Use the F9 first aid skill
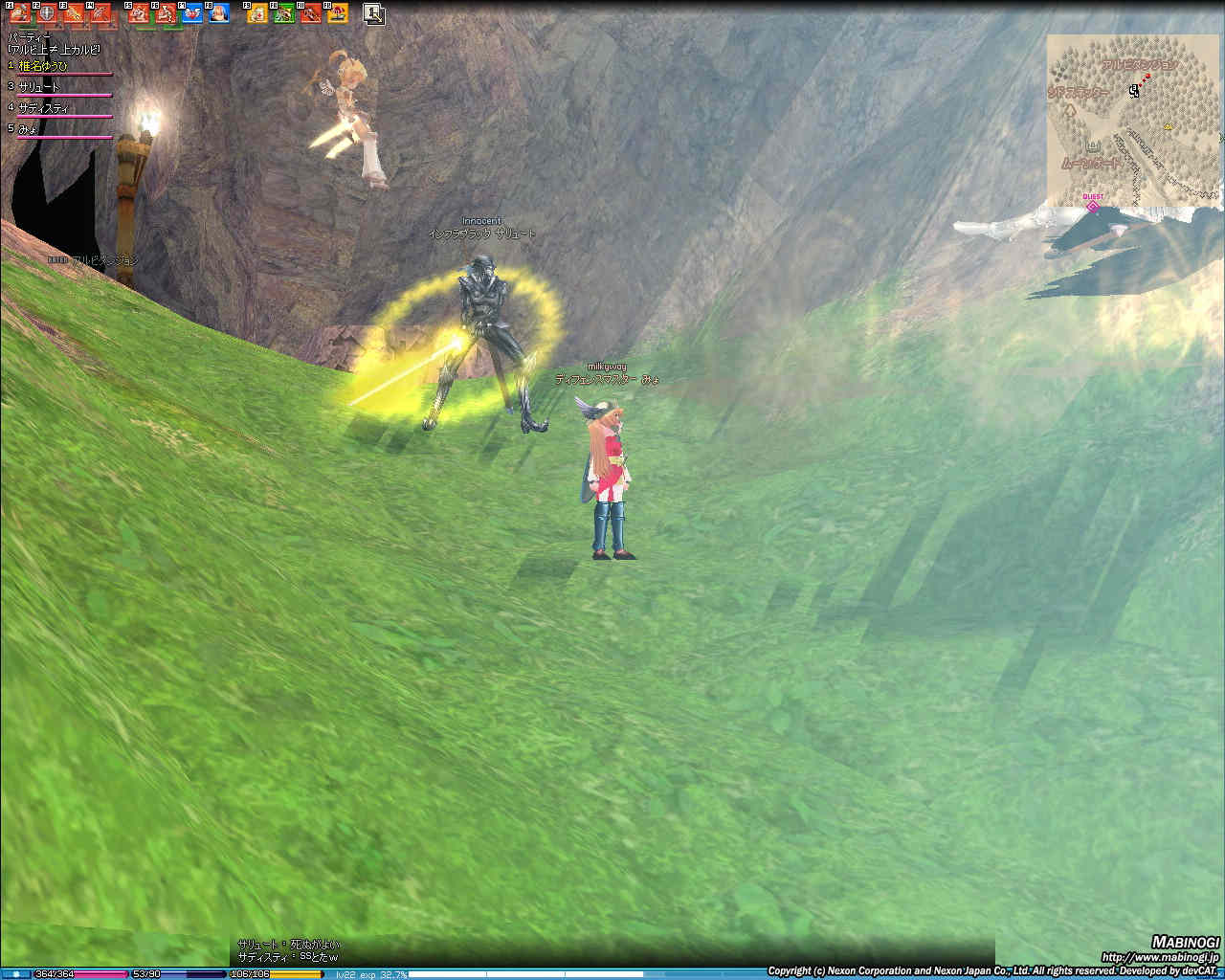The image size is (1225, 980). (x=257, y=13)
